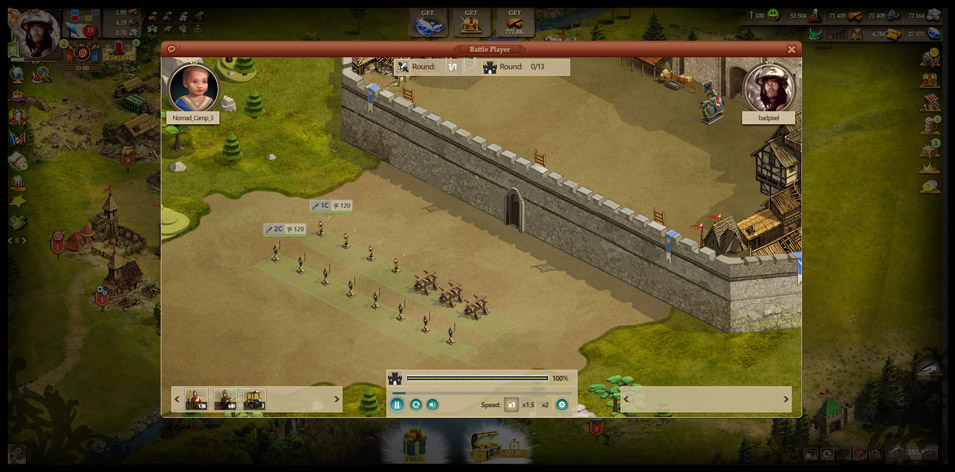Set replay speed to x1

coord(511,405)
